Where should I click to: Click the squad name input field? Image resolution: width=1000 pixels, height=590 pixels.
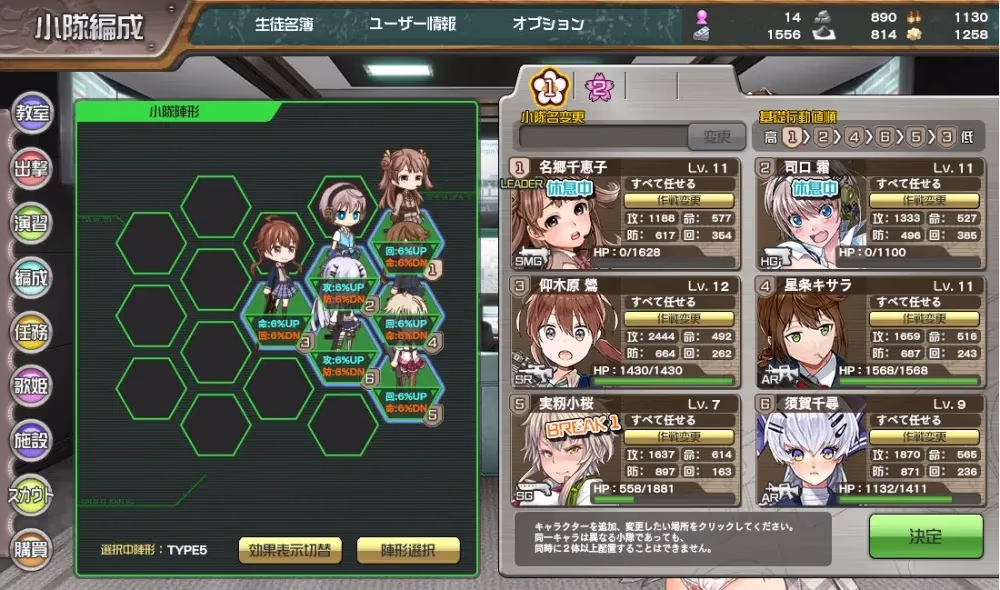click(x=603, y=137)
